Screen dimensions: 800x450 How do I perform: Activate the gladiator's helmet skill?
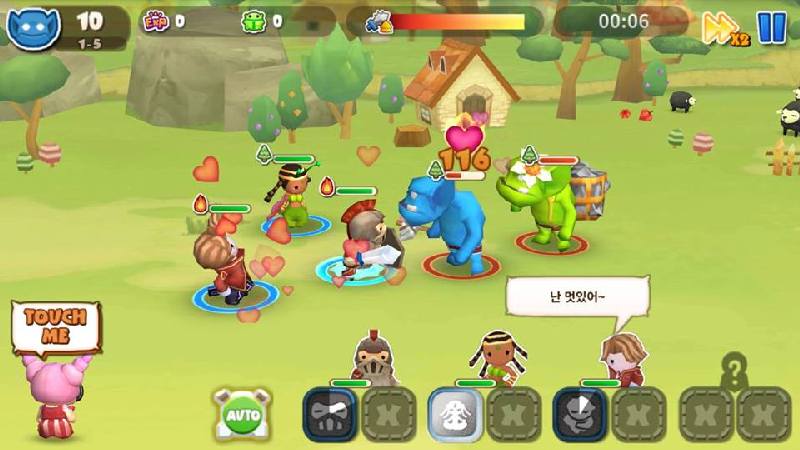[329, 413]
